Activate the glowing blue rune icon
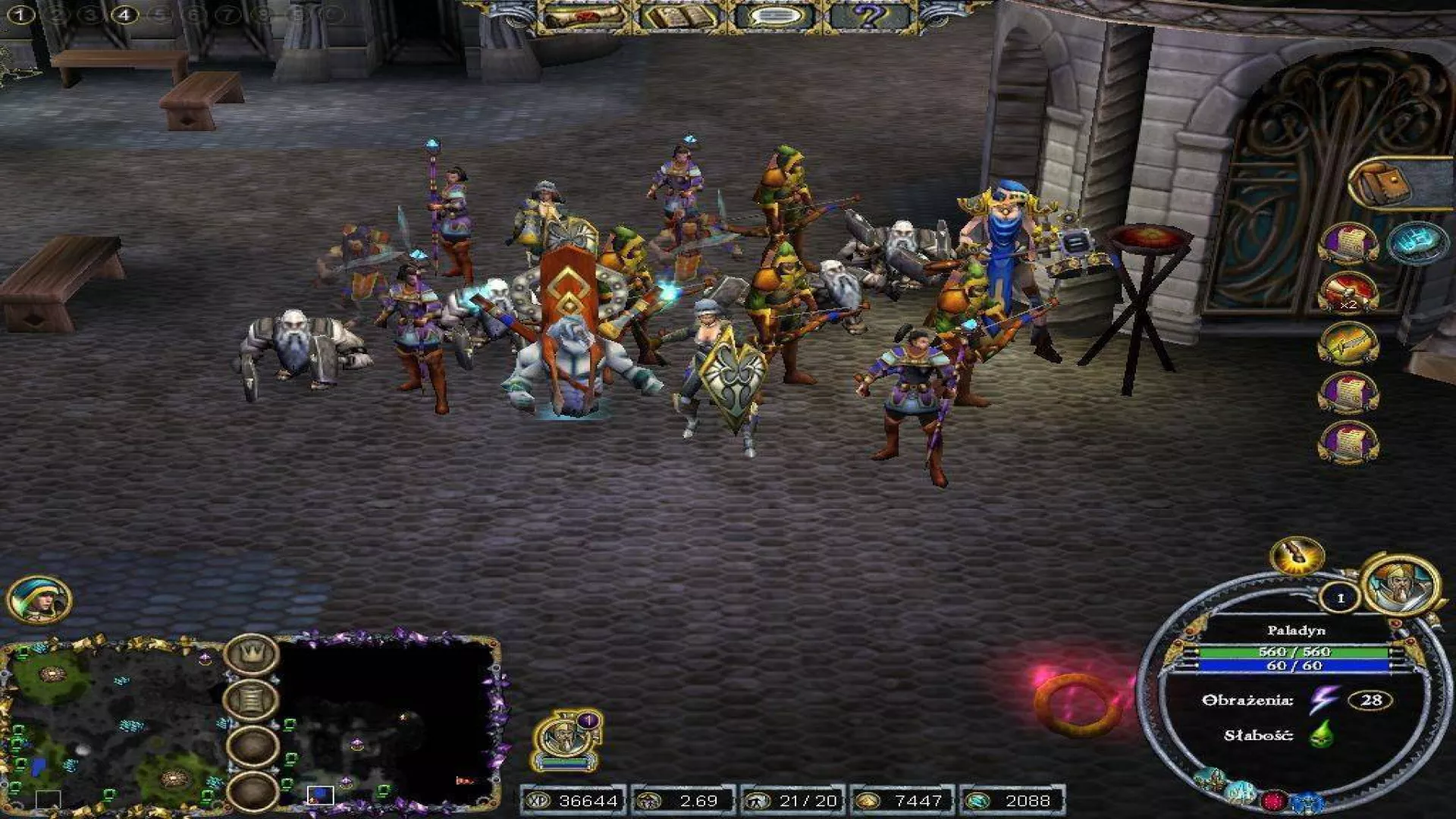This screenshot has height=819, width=1456. coord(1416,243)
